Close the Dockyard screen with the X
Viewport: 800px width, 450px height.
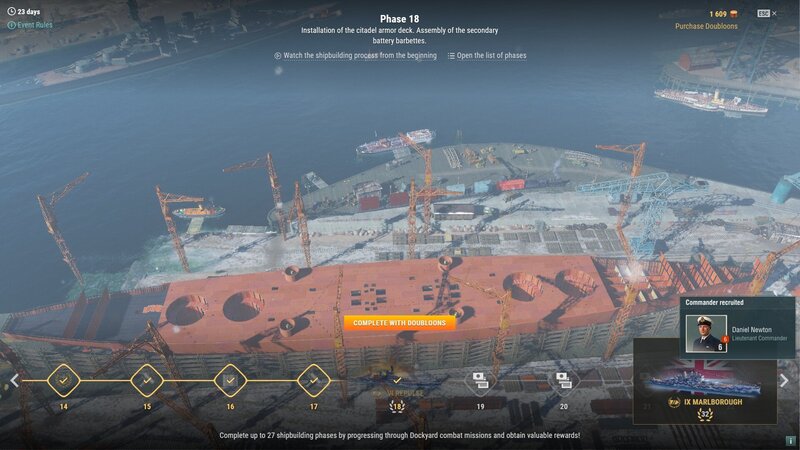tap(775, 14)
